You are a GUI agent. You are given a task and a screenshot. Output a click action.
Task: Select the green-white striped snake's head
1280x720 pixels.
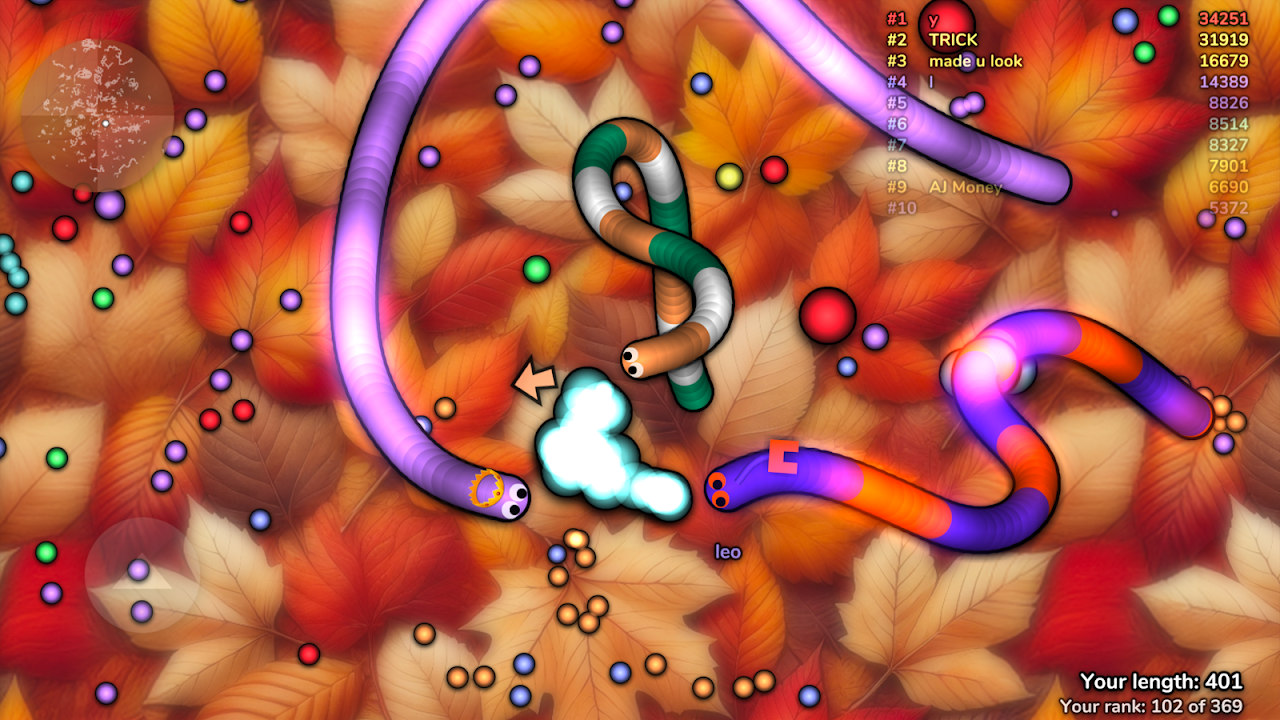[633, 361]
